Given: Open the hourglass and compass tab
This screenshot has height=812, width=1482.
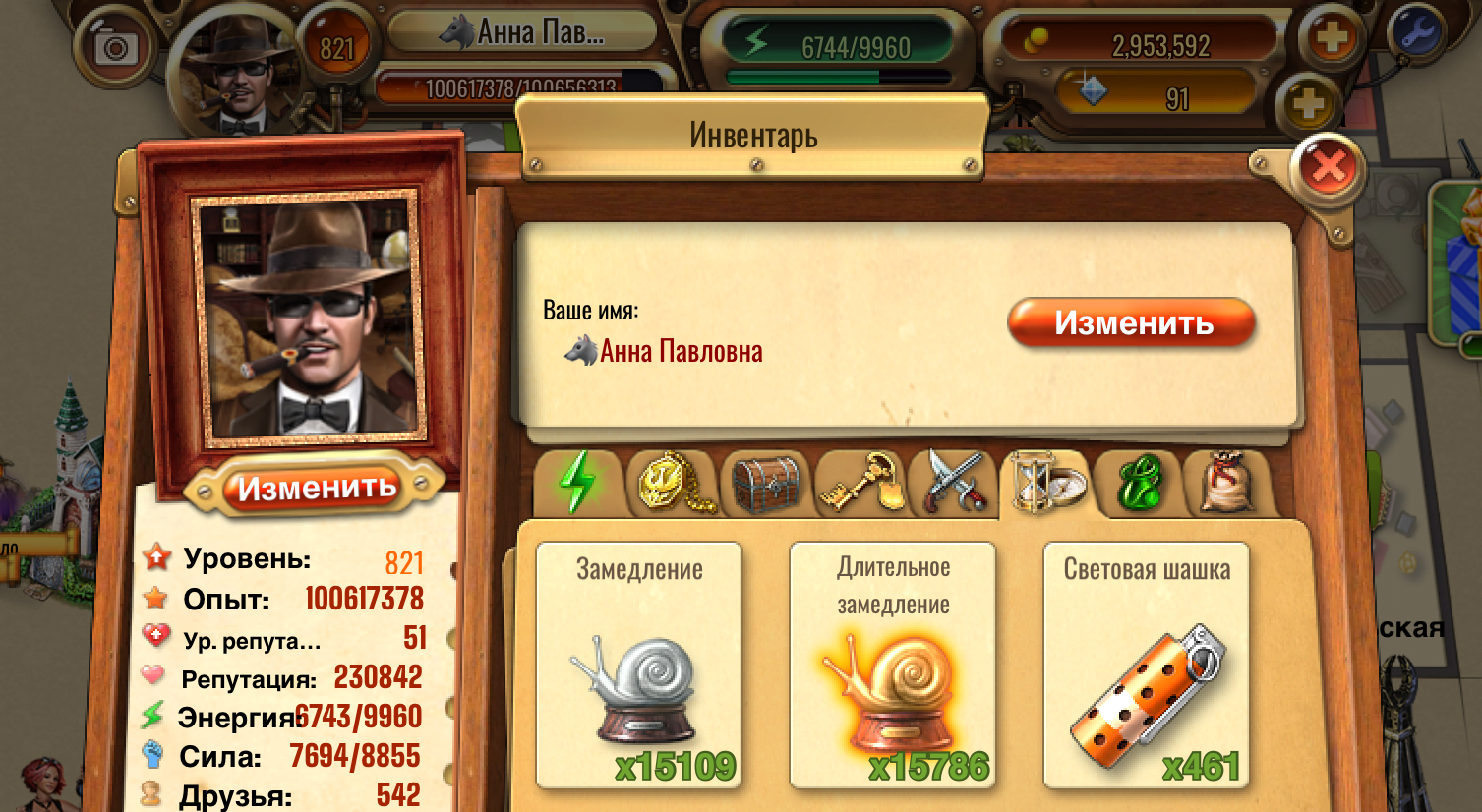Looking at the screenshot, I should click(x=1047, y=483).
